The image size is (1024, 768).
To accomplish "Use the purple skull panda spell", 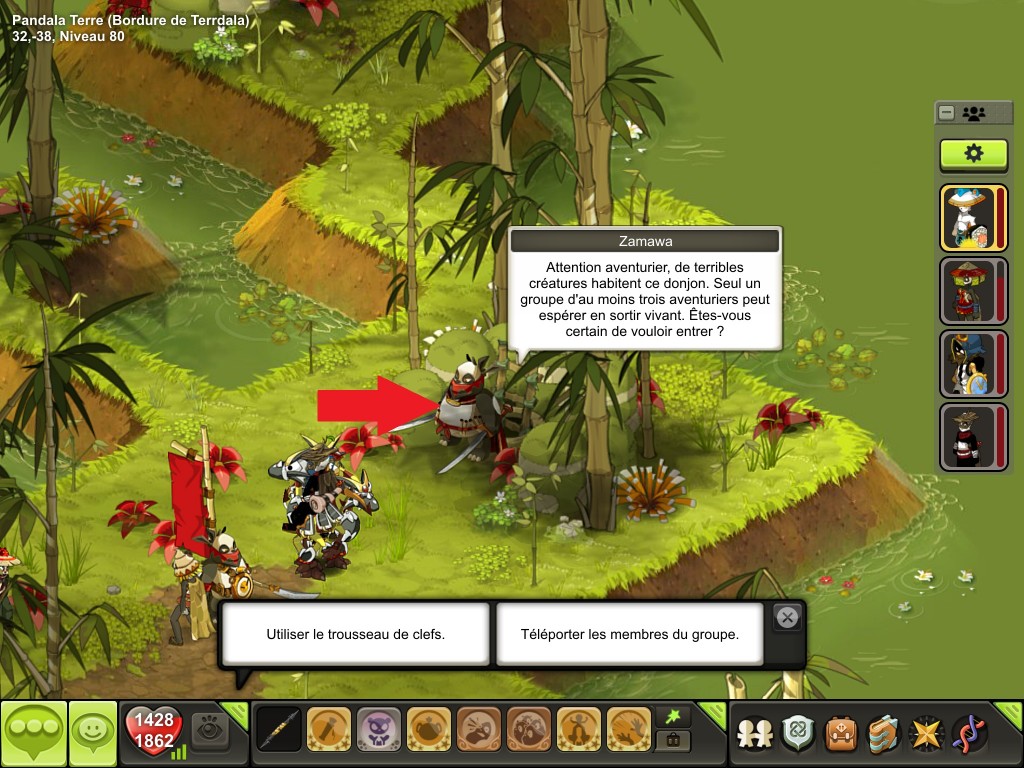I will (x=379, y=730).
